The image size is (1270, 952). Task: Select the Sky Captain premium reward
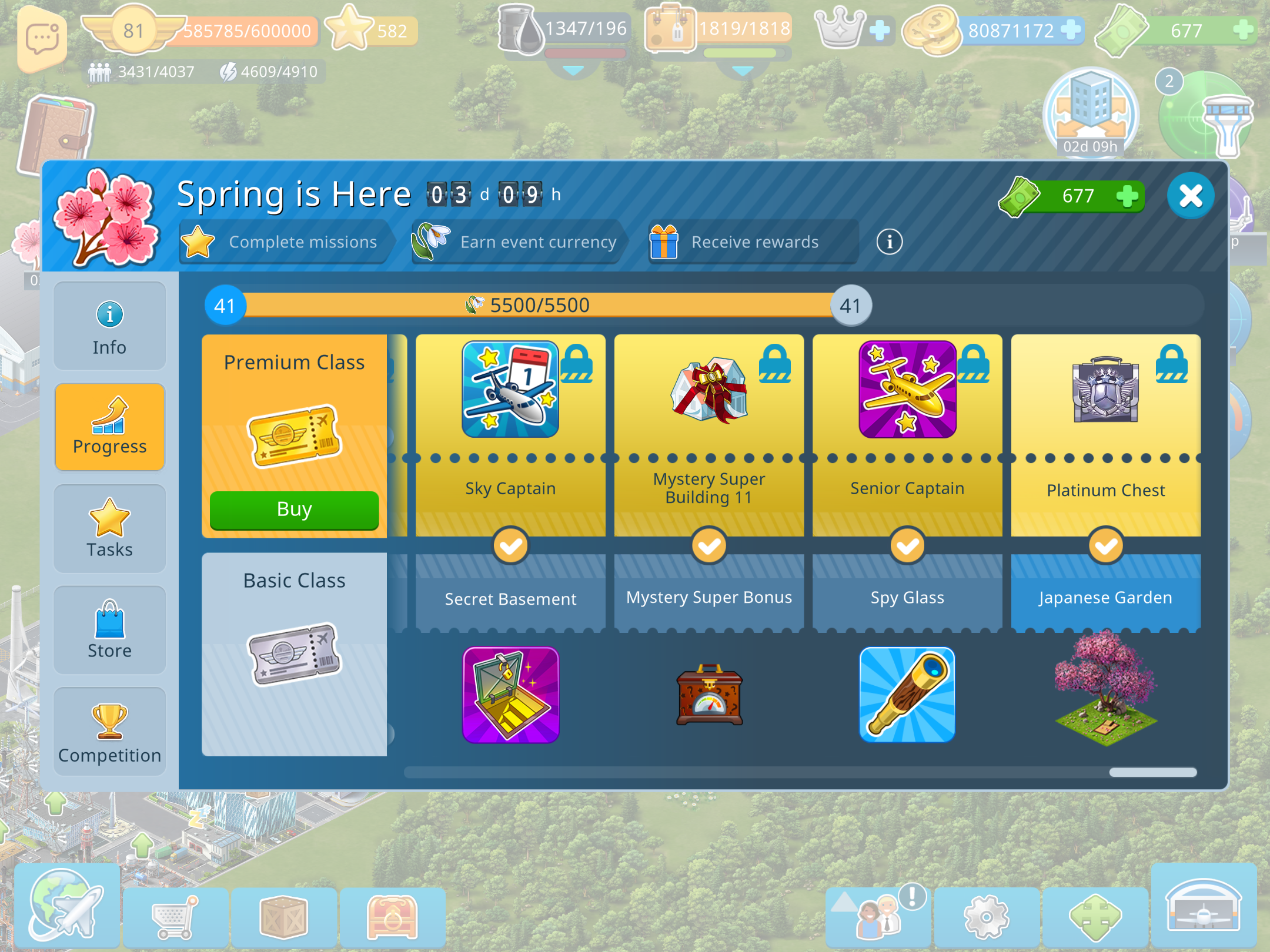pos(510,390)
